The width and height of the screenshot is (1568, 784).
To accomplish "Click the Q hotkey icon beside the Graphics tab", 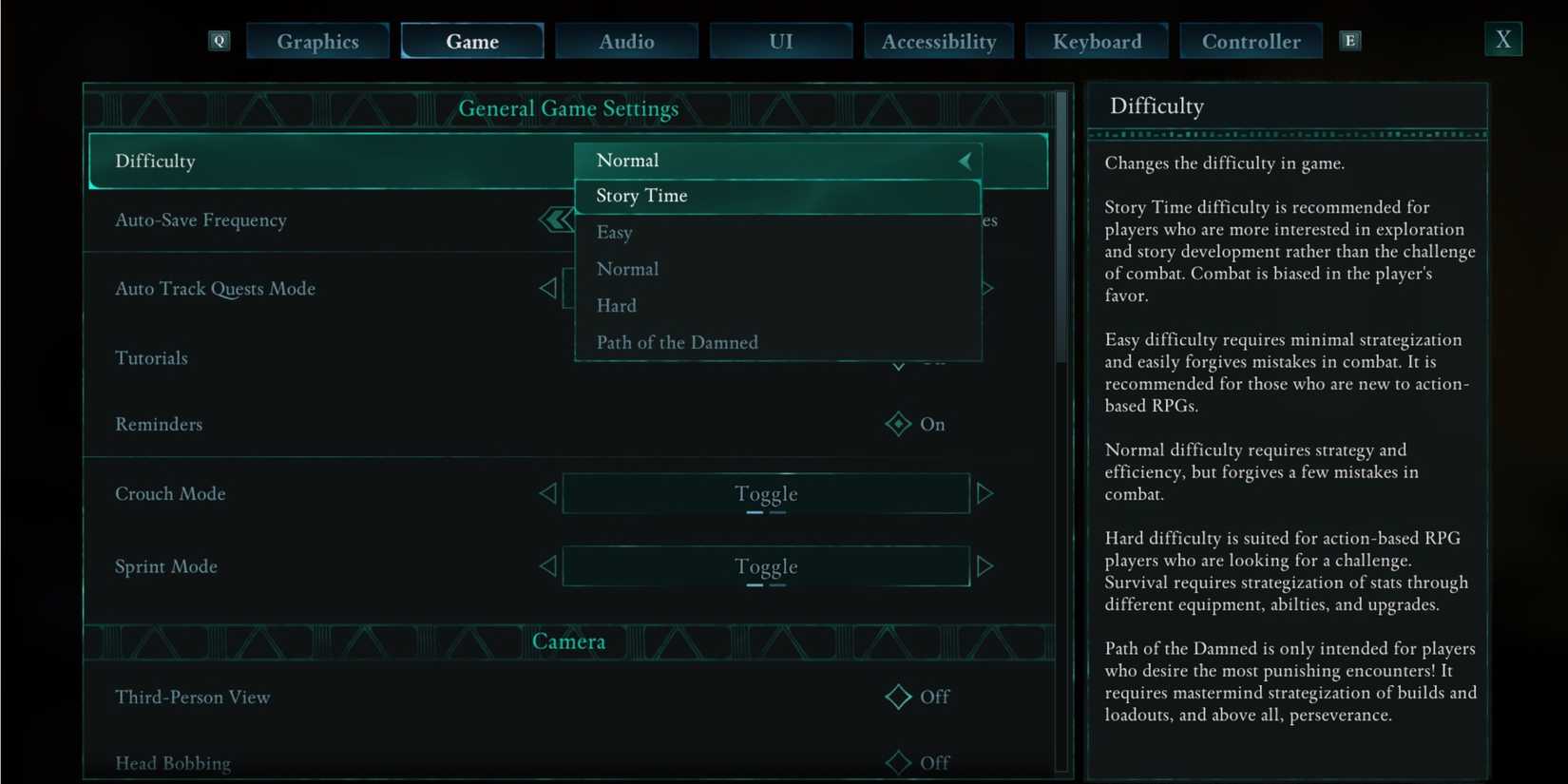I will pyautogui.click(x=219, y=41).
